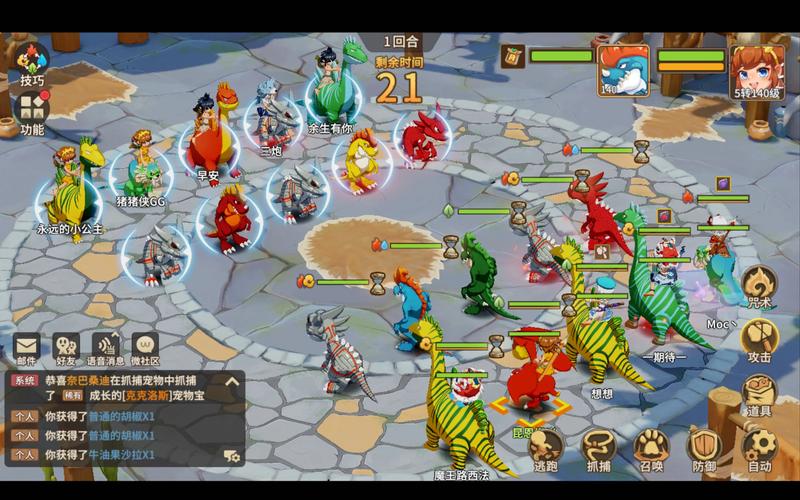This screenshot has height=500, width=800.
Task: Choose the 防御 defend command
Action: click(705, 448)
